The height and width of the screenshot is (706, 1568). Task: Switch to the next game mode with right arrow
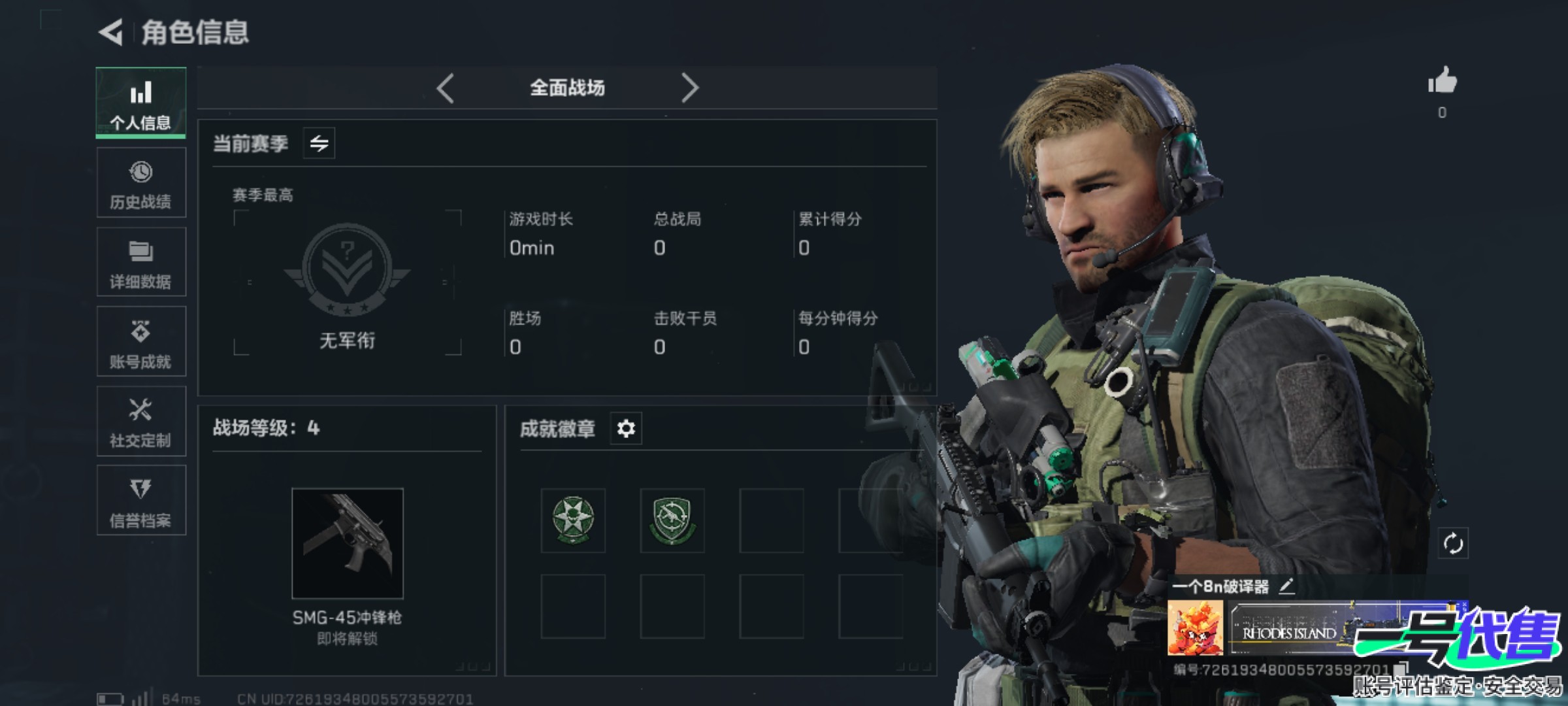[690, 88]
